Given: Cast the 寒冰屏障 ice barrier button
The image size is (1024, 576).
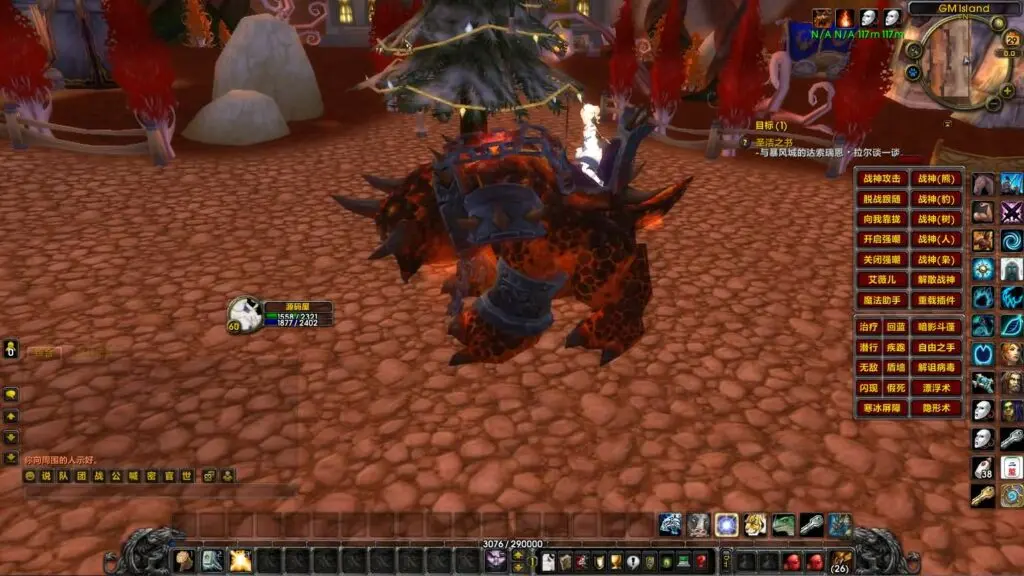Looking at the screenshot, I should pyautogui.click(x=881, y=408).
